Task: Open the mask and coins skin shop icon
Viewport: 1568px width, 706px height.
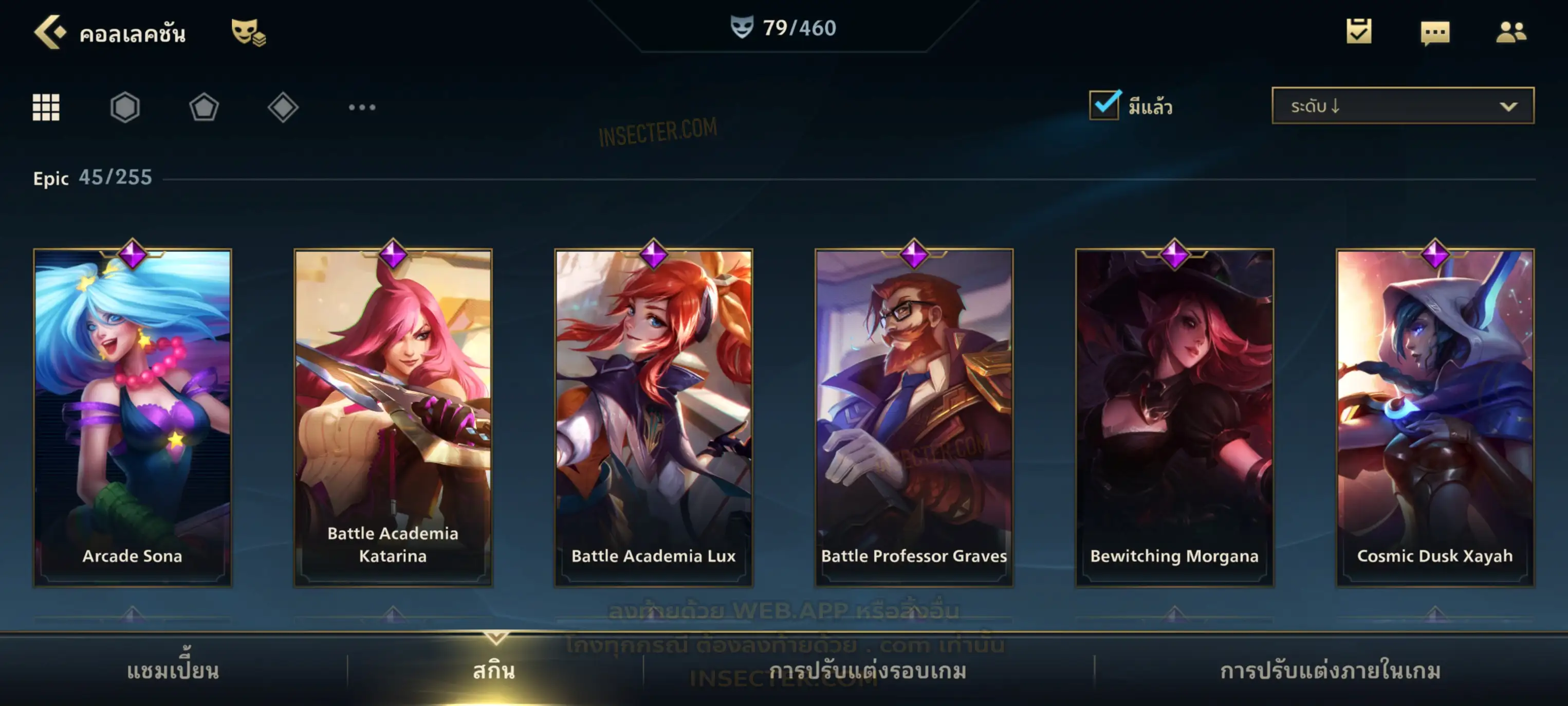Action: [248, 32]
